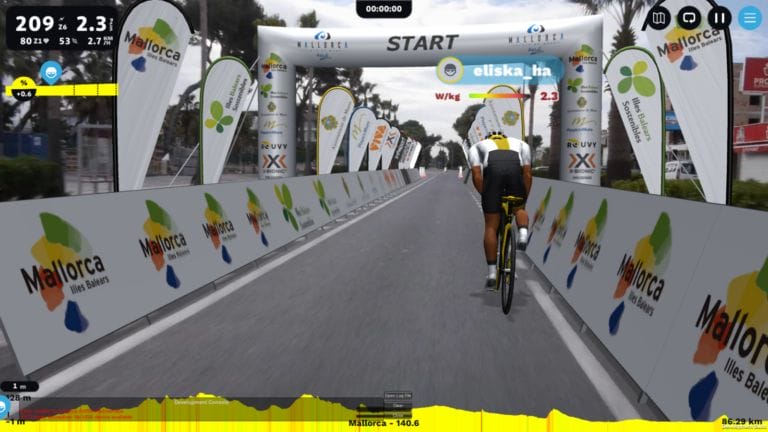
Task: Click the Open Log File button
Action: [397, 396]
